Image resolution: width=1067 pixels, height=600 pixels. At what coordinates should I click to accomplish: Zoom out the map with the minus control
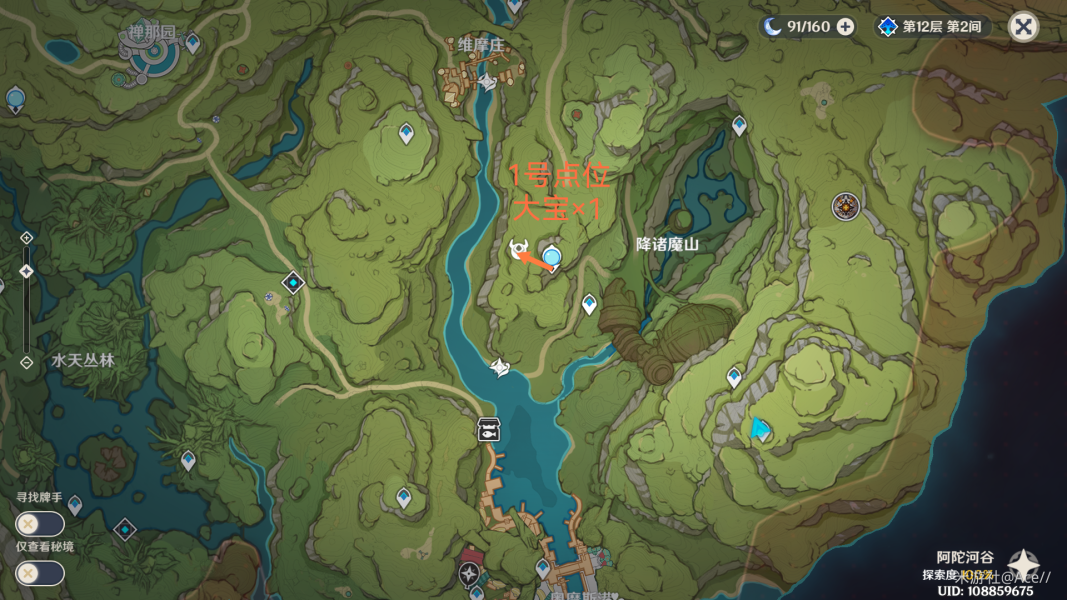point(27,362)
